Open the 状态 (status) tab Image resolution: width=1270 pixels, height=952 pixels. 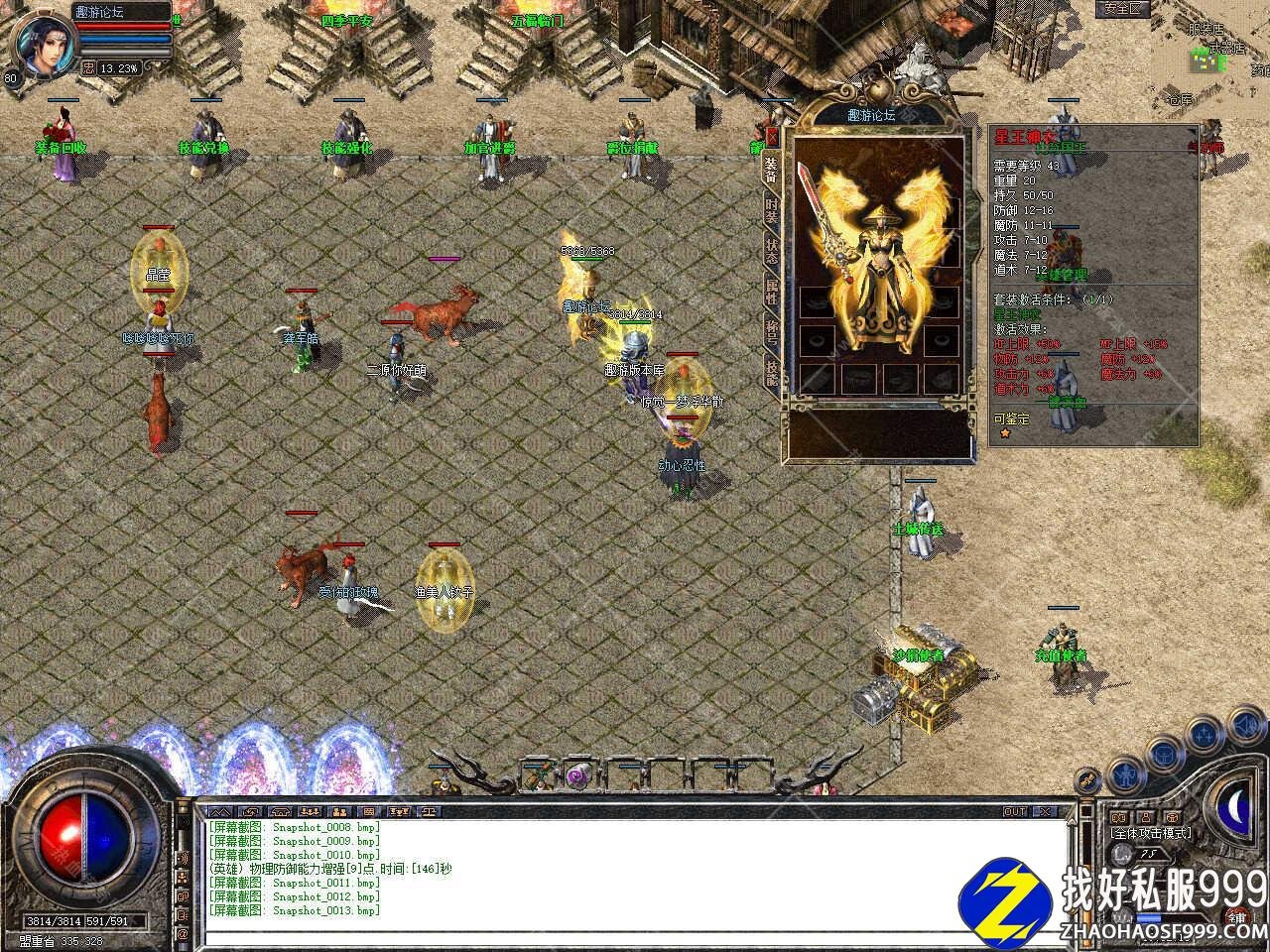coord(772,251)
